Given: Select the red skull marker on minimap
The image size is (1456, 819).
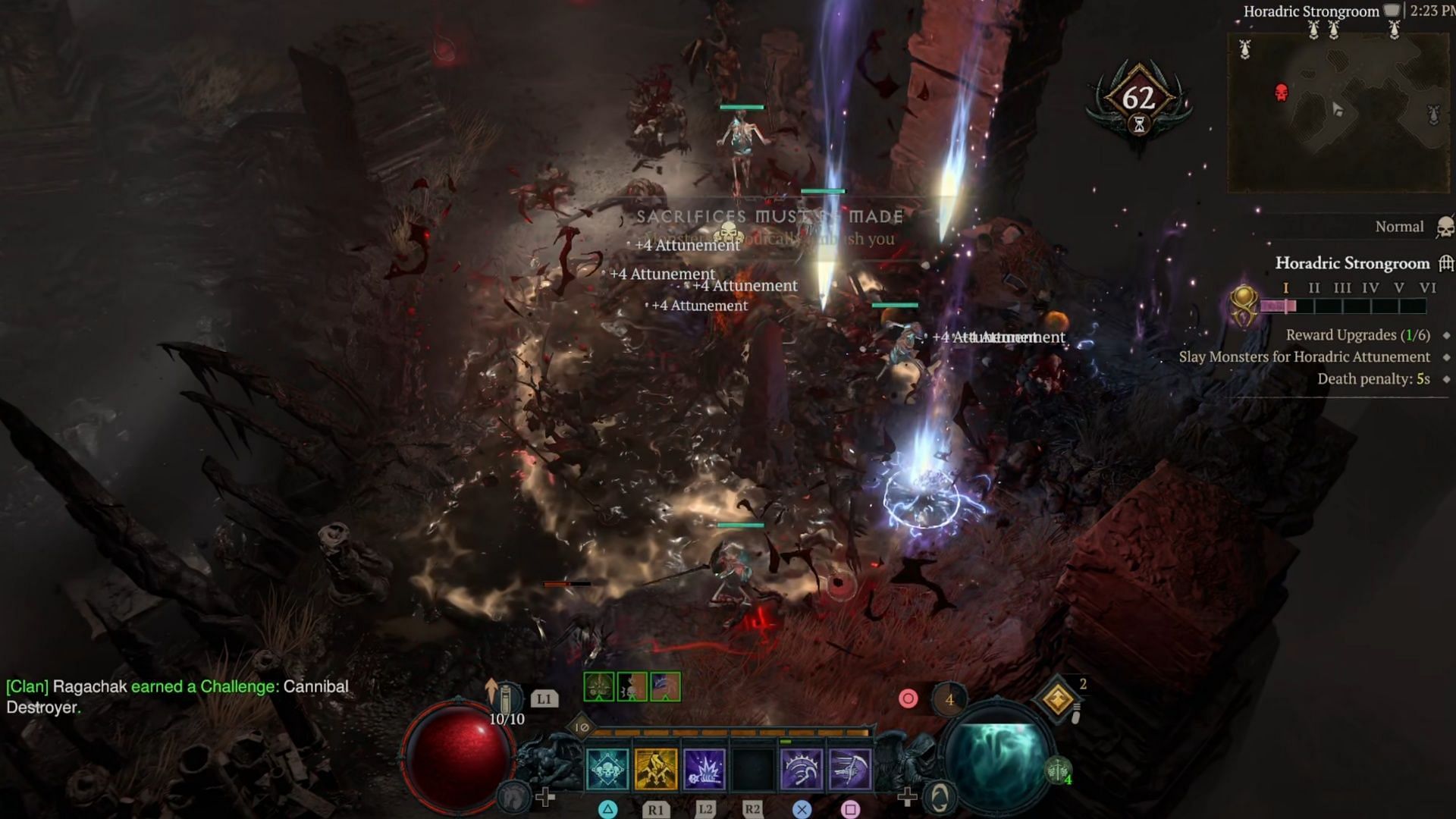Looking at the screenshot, I should (x=1282, y=93).
